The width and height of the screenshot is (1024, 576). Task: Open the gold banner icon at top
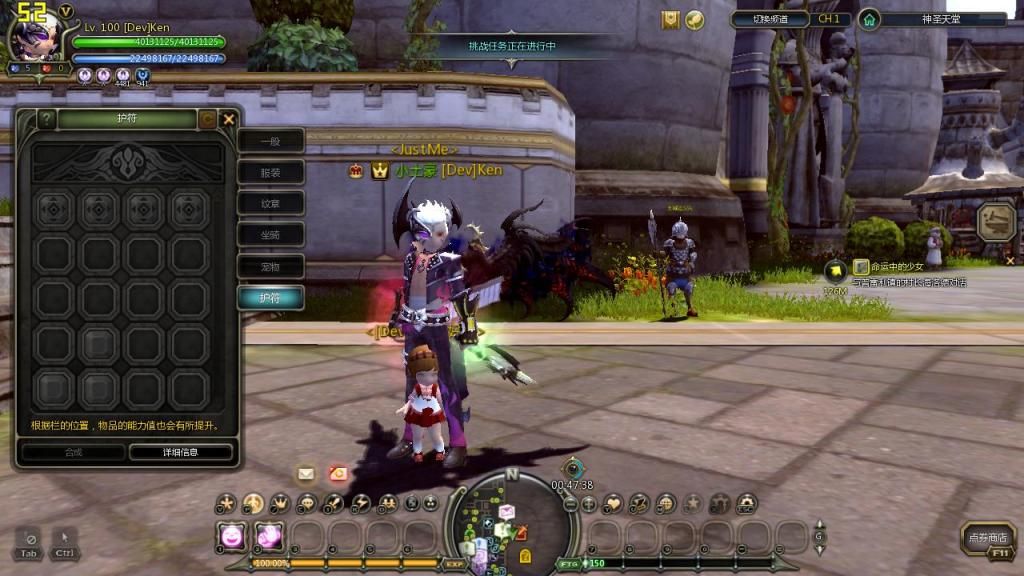point(670,19)
